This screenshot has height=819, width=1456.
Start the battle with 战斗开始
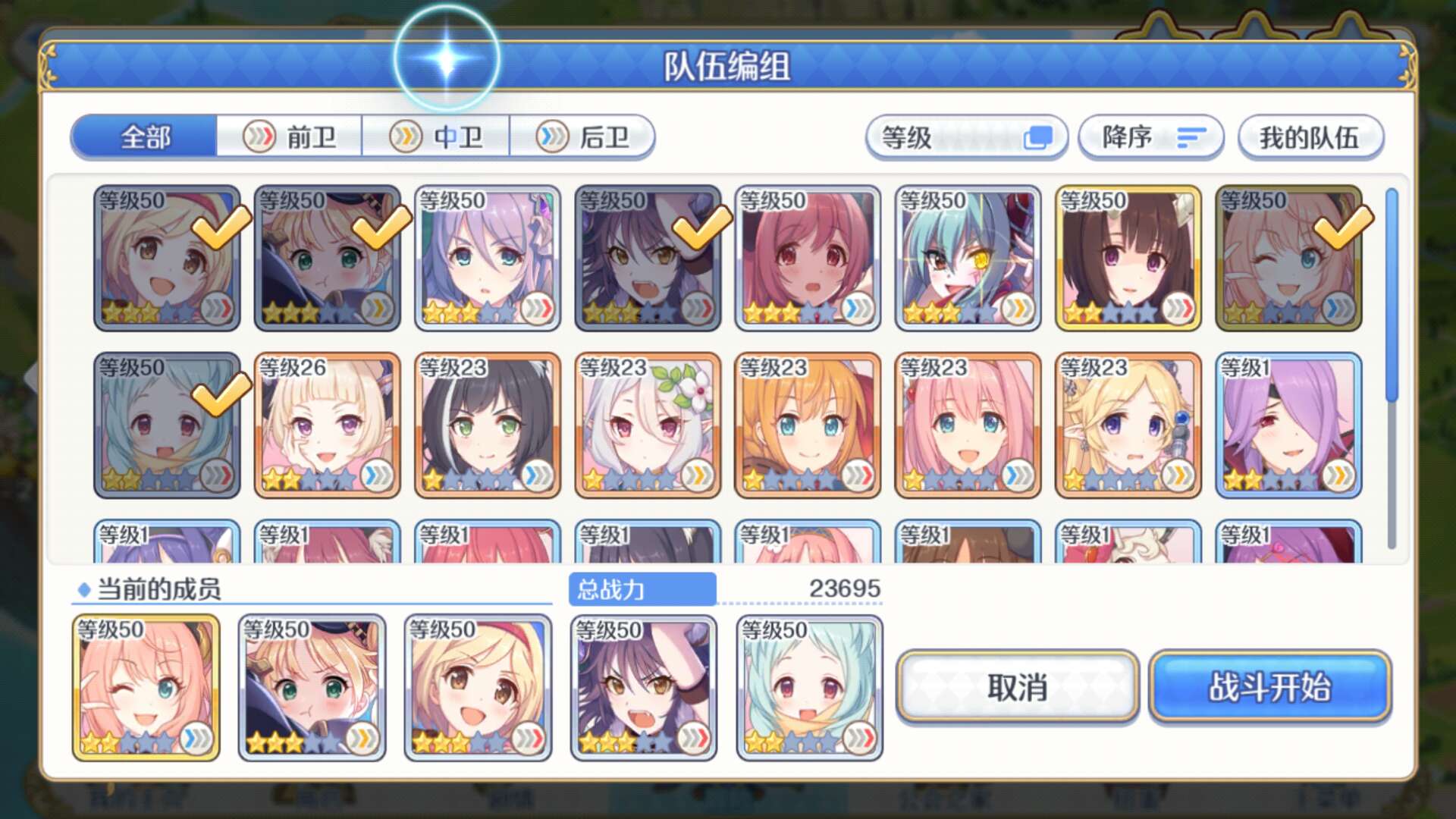pyautogui.click(x=1269, y=687)
